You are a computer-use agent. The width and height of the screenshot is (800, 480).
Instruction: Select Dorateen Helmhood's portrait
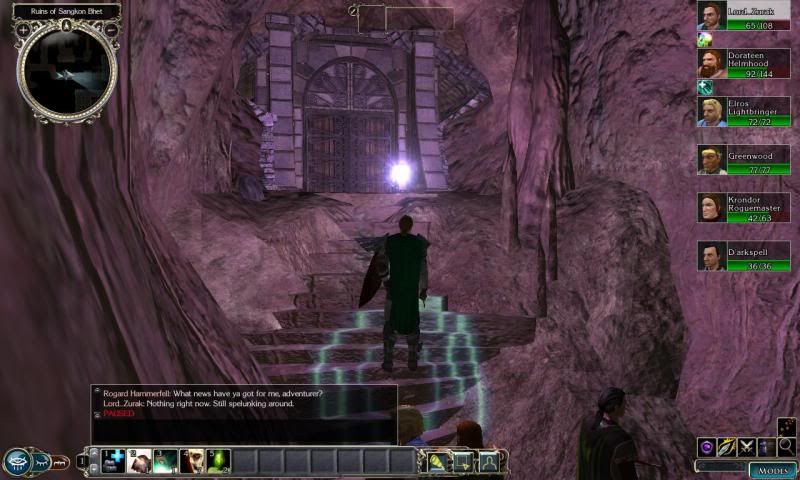(712, 63)
